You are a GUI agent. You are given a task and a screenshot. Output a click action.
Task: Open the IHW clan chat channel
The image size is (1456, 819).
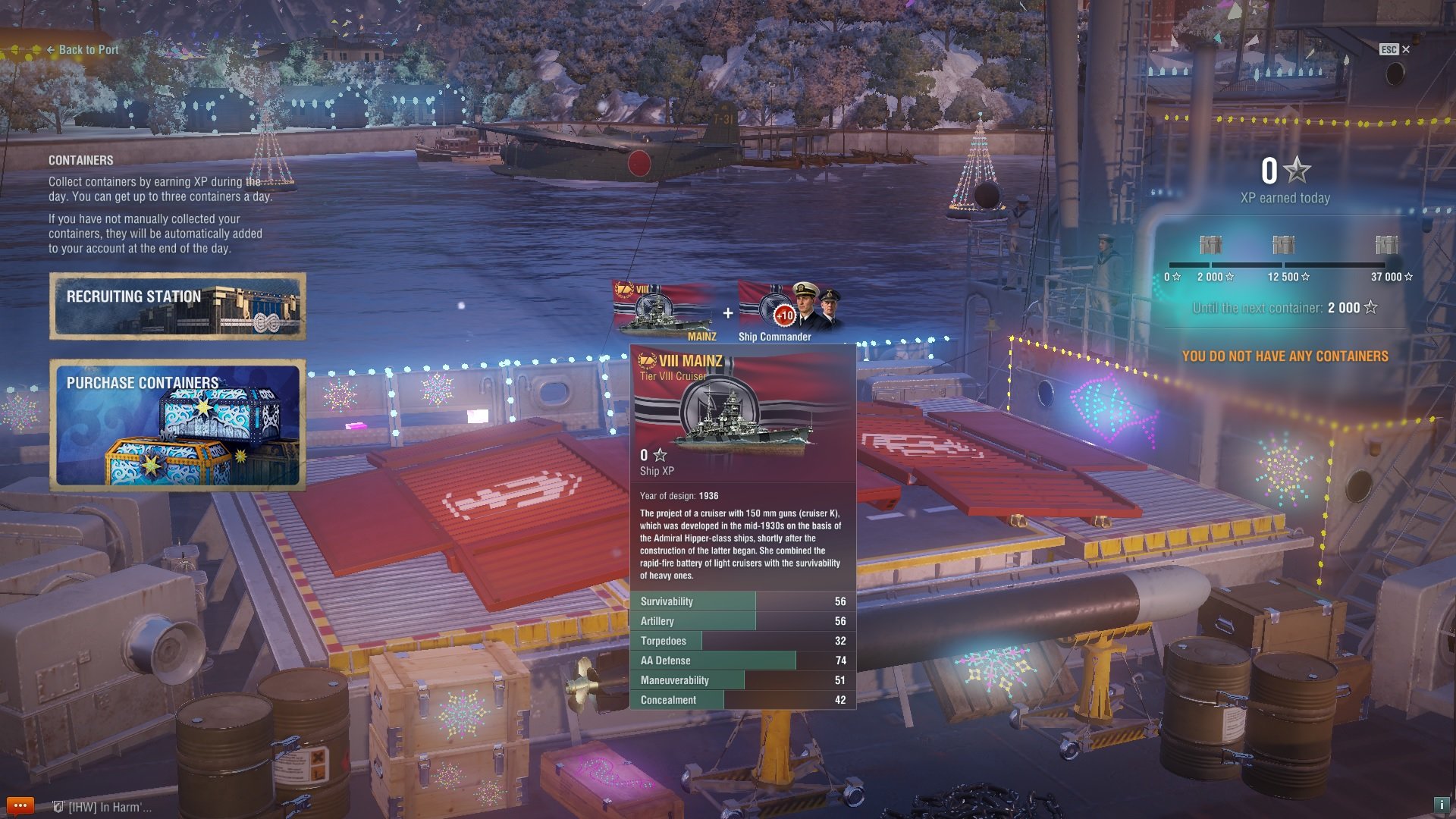point(102,807)
